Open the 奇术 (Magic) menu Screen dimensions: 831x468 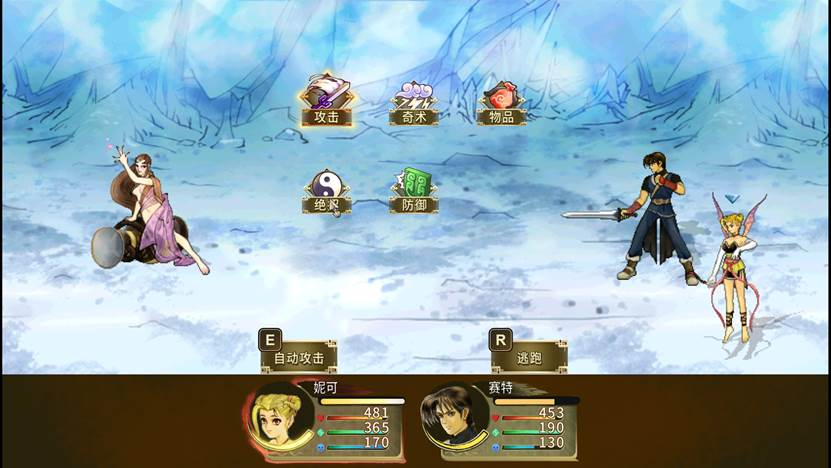[x=414, y=104]
